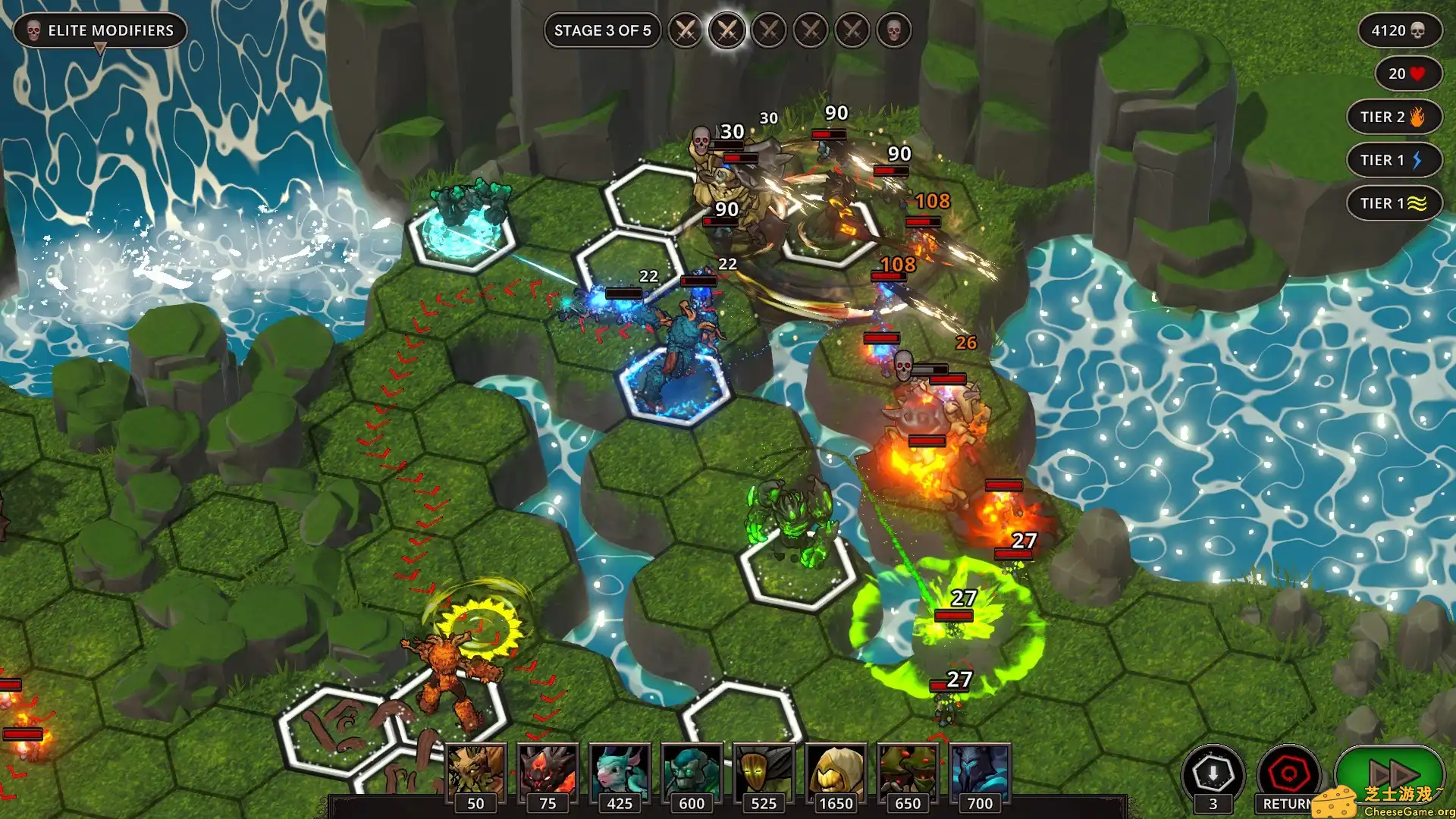Open the Tier 1 lightning synergy badge
1456x819 pixels.
coord(1394,160)
